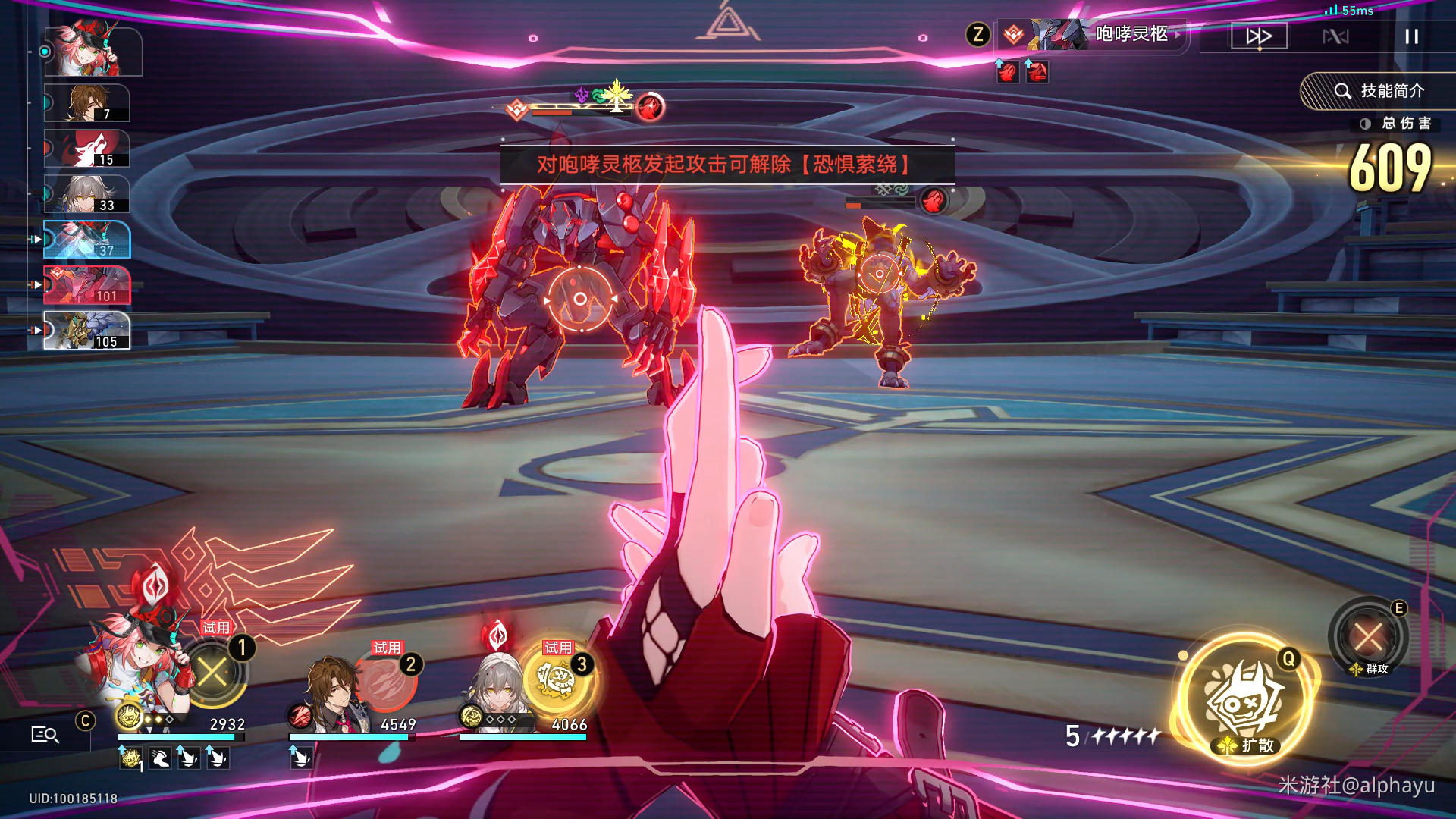Viewport: 1456px width, 819px height.
Task: Select the turn order portrait numbered 7
Action: tap(87, 104)
